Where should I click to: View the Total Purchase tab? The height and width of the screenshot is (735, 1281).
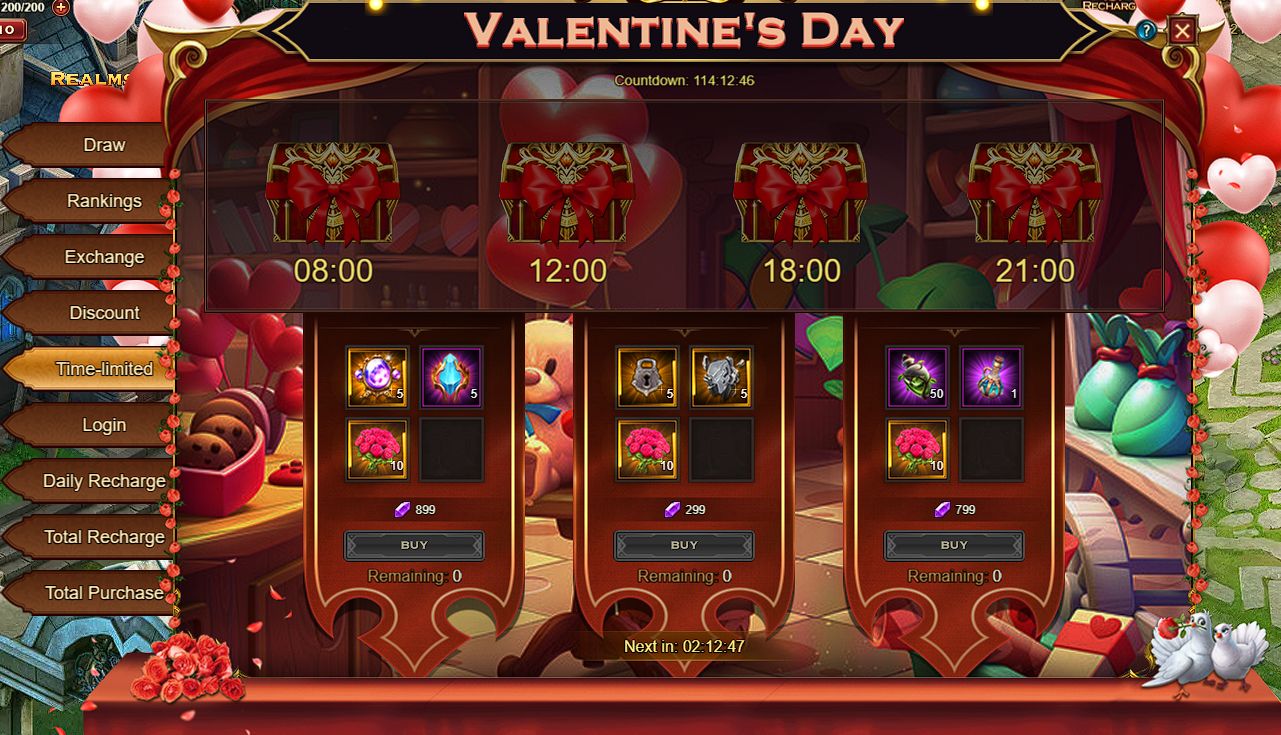tap(103, 593)
